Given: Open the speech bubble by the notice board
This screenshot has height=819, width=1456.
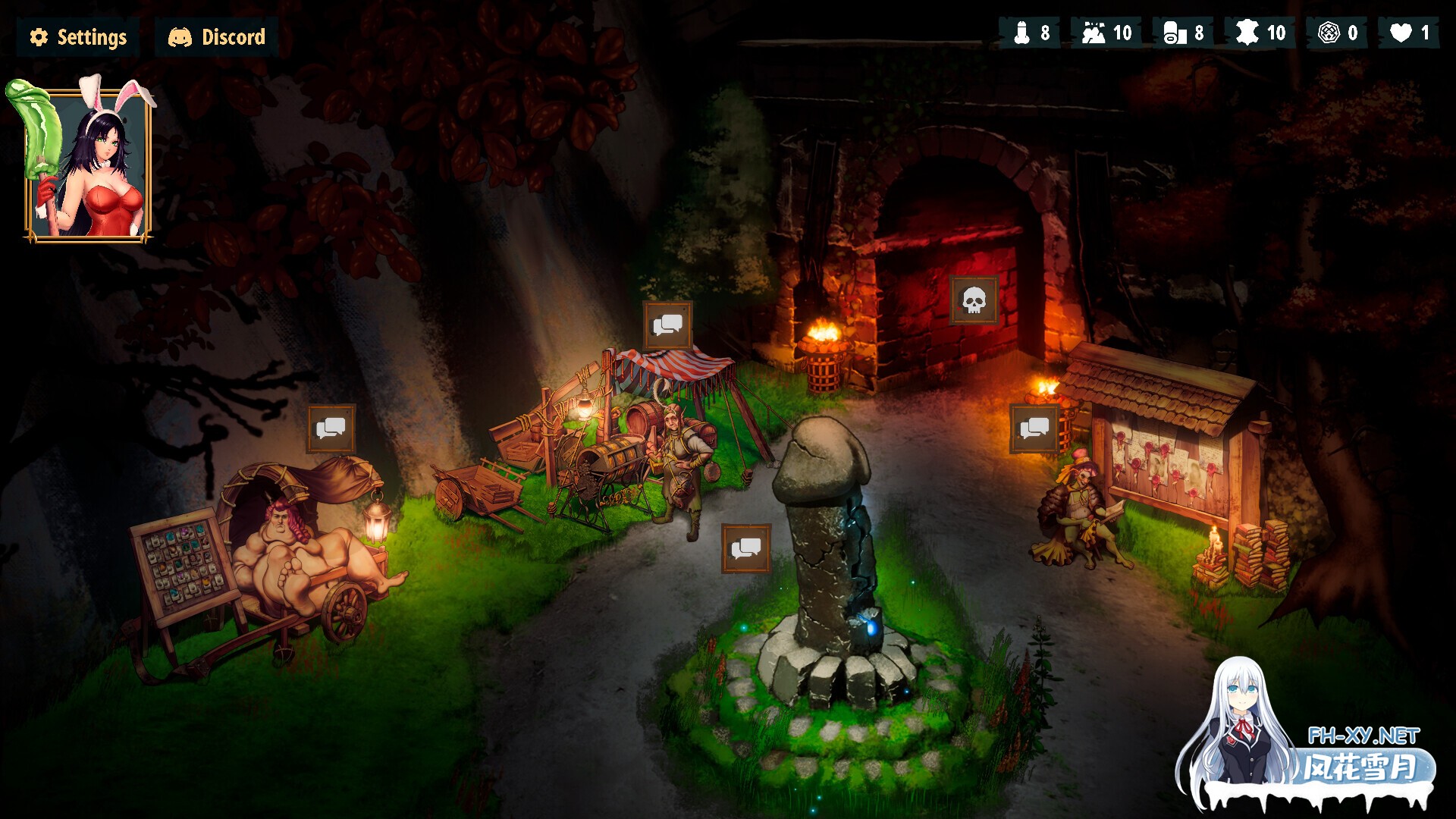Looking at the screenshot, I should pyautogui.click(x=1034, y=427).
